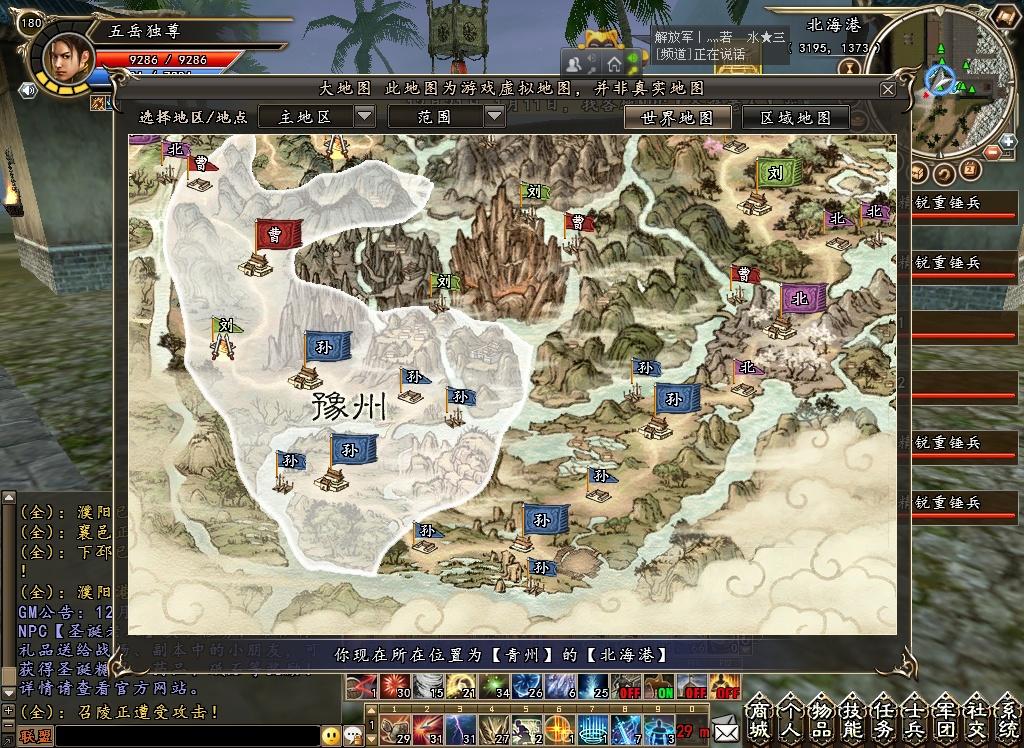Open the 范围 range dropdown
Image resolution: width=1024 pixels, height=748 pixels.
tap(494, 116)
